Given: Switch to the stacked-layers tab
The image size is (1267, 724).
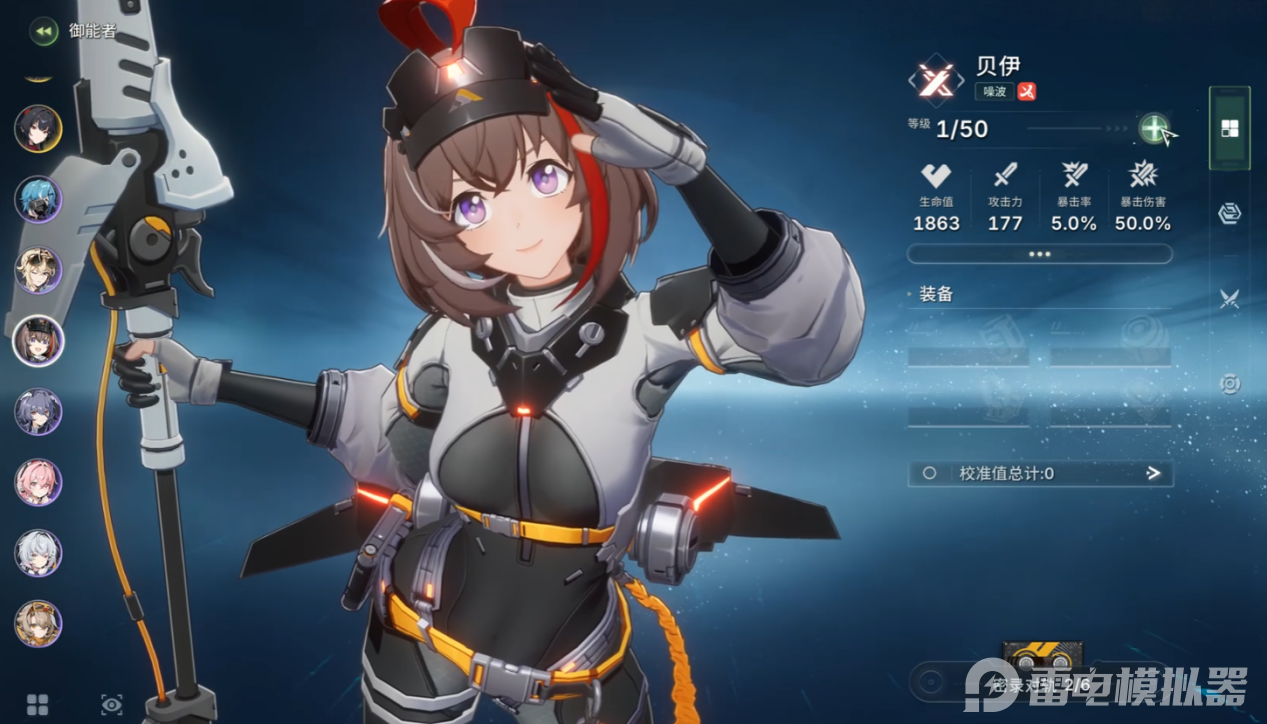Looking at the screenshot, I should (1230, 213).
